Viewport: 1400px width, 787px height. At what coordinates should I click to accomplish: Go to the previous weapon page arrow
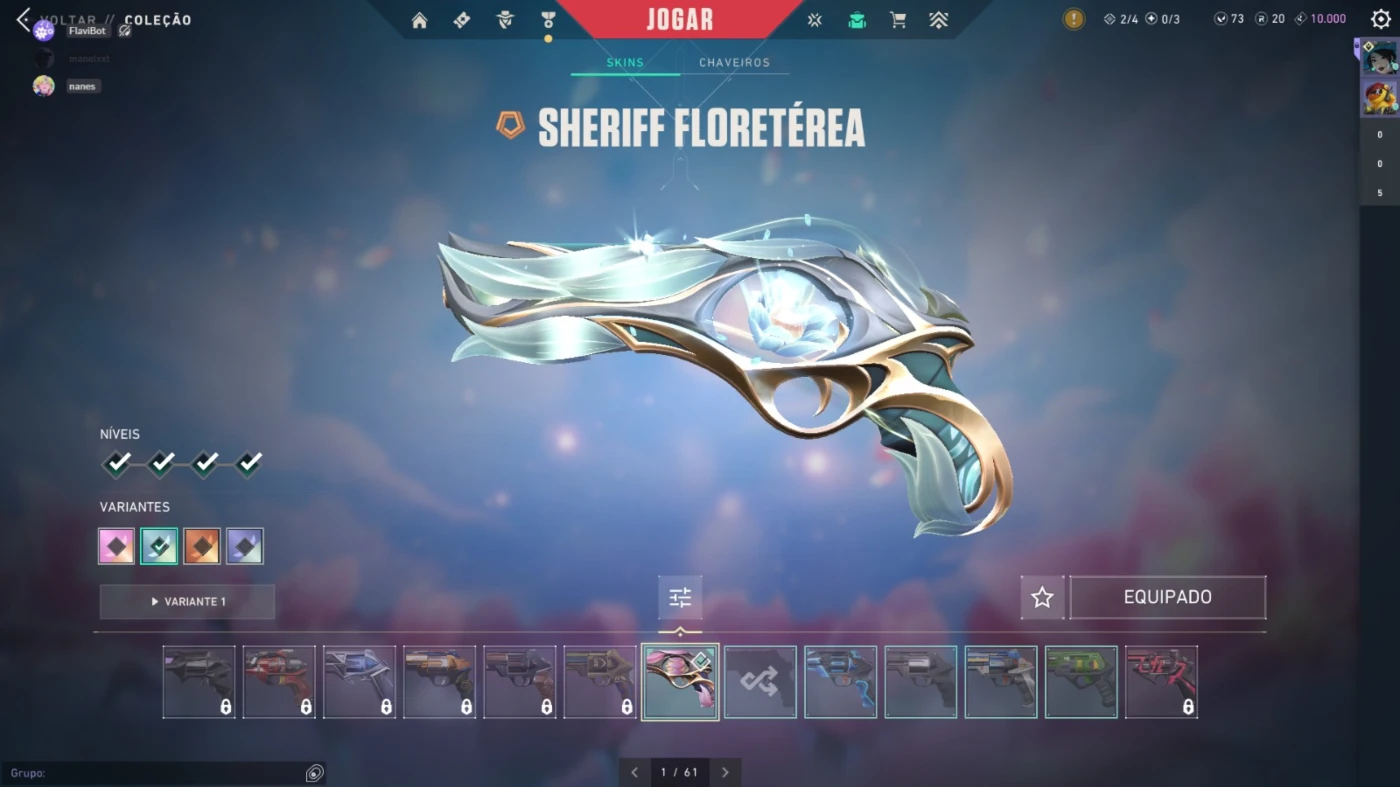click(x=634, y=772)
